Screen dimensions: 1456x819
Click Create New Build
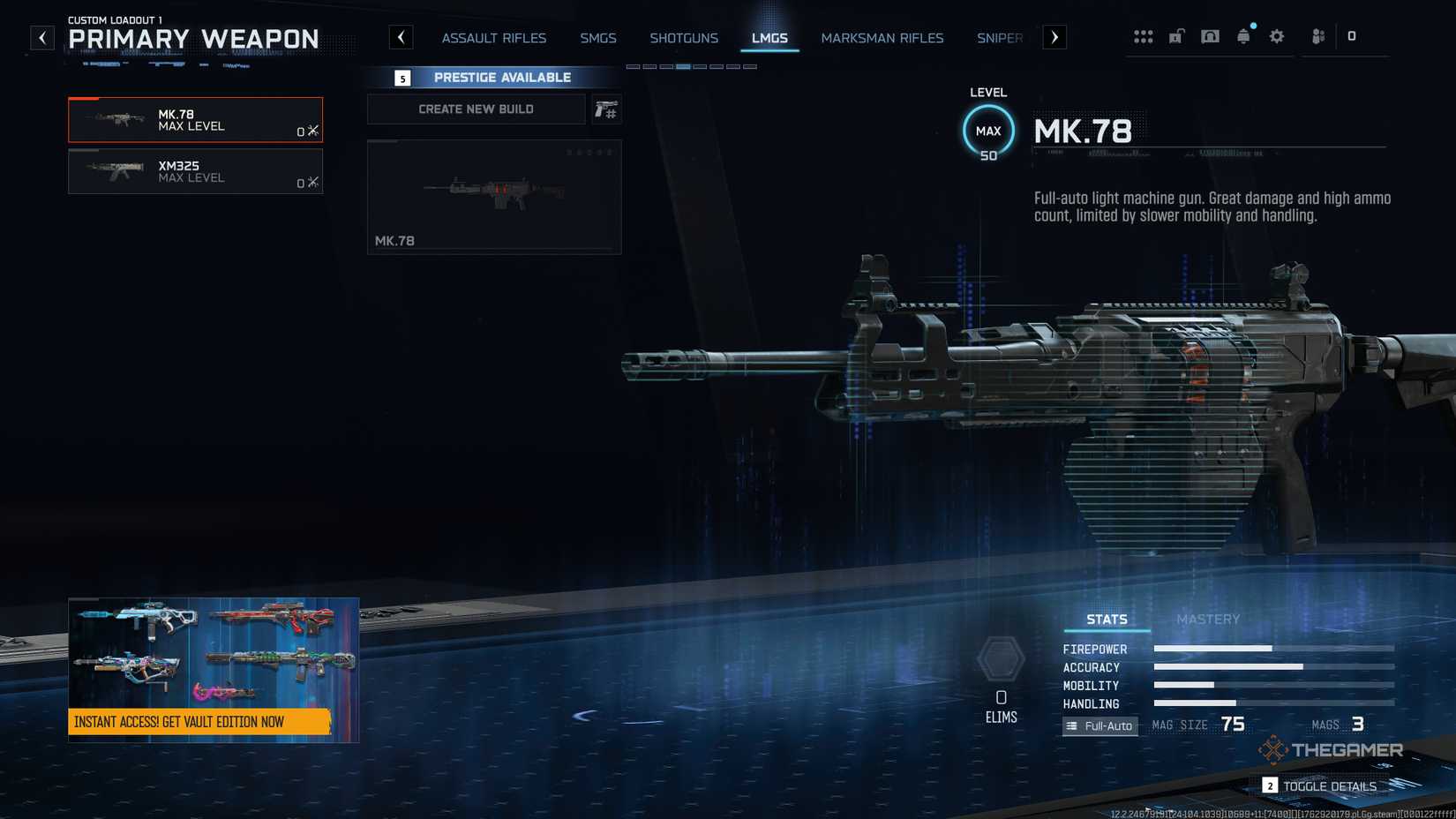click(476, 109)
